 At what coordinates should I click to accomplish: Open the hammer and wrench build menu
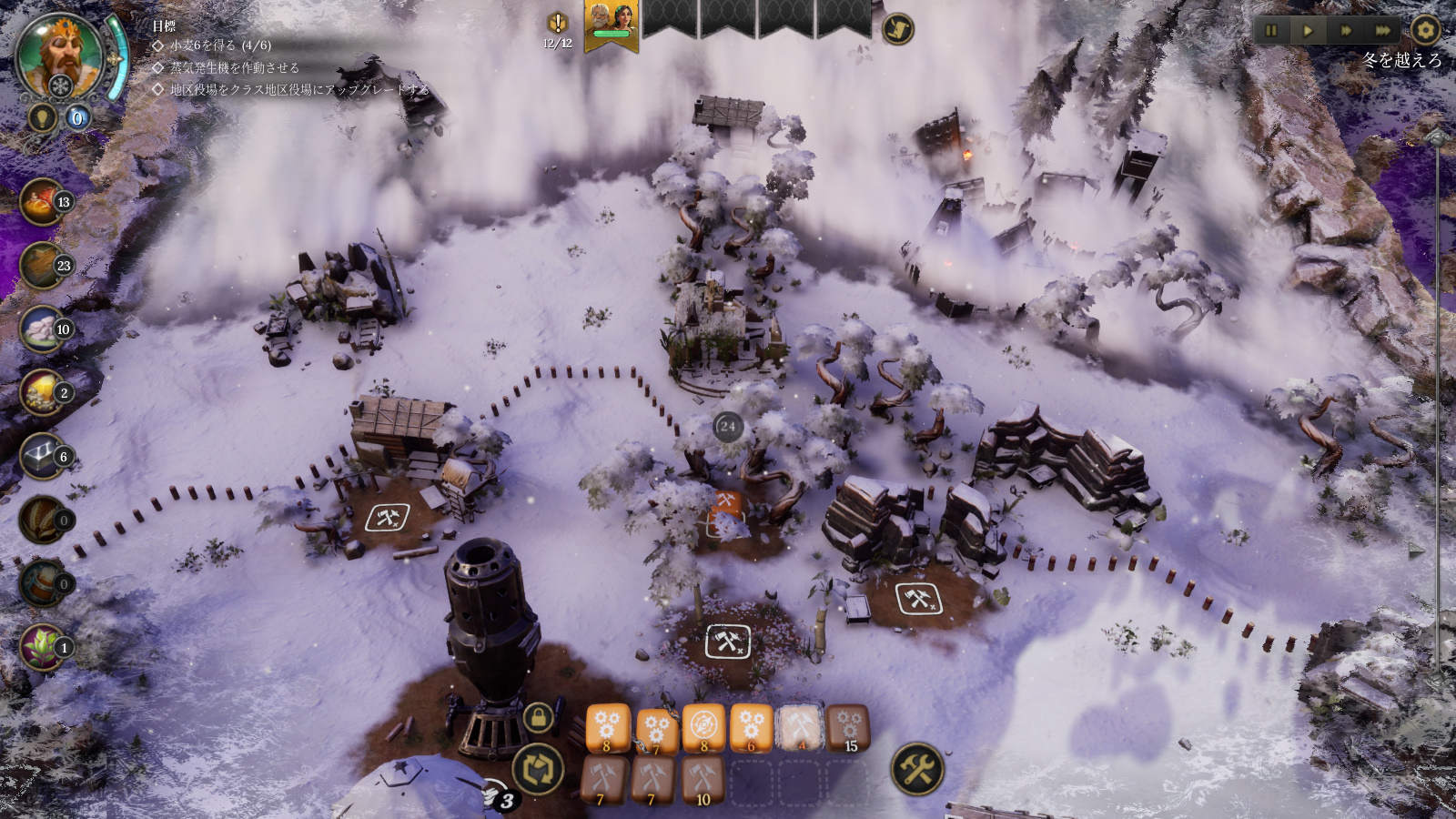(916, 769)
